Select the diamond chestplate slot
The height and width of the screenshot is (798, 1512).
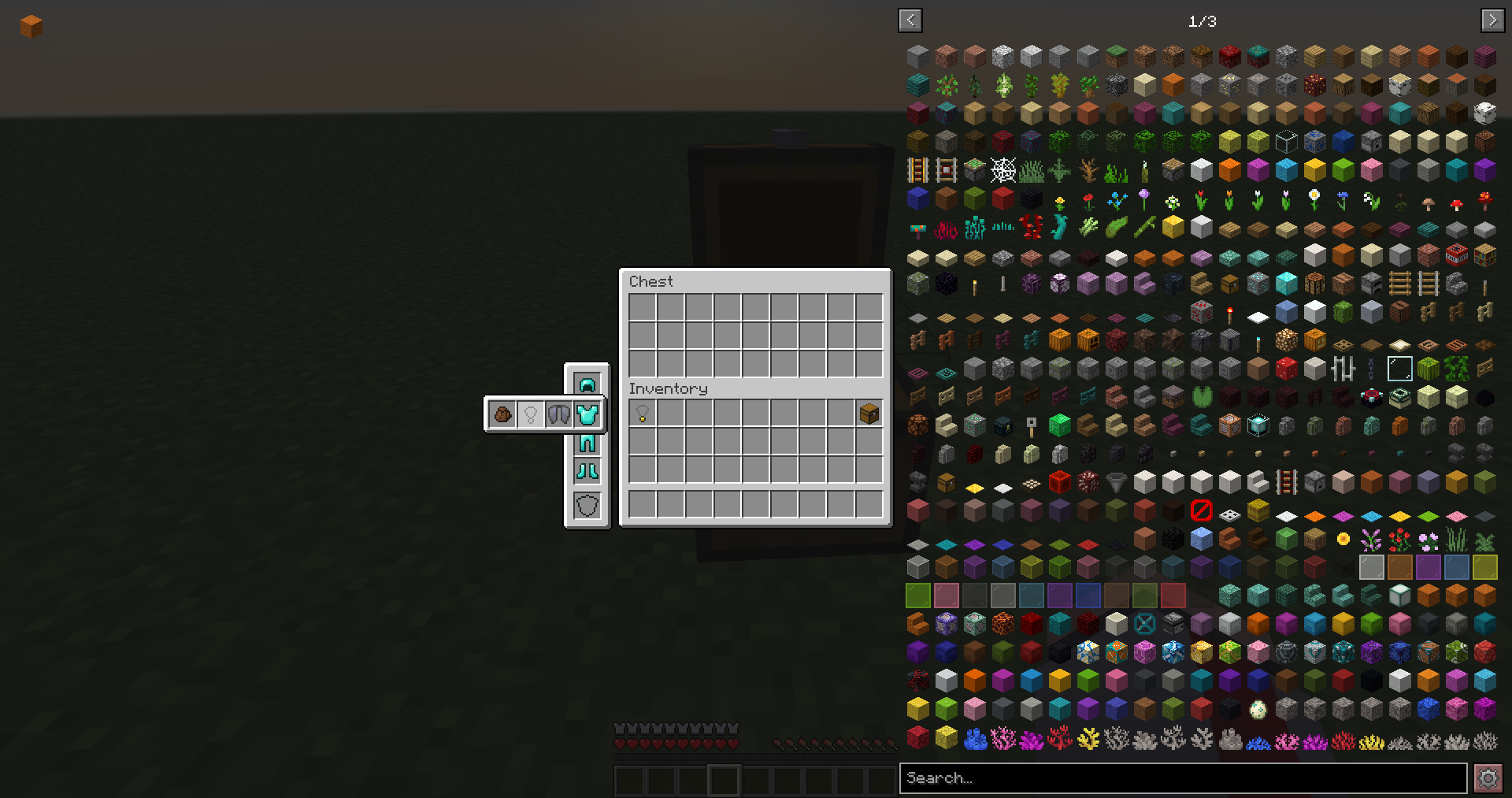point(587,414)
